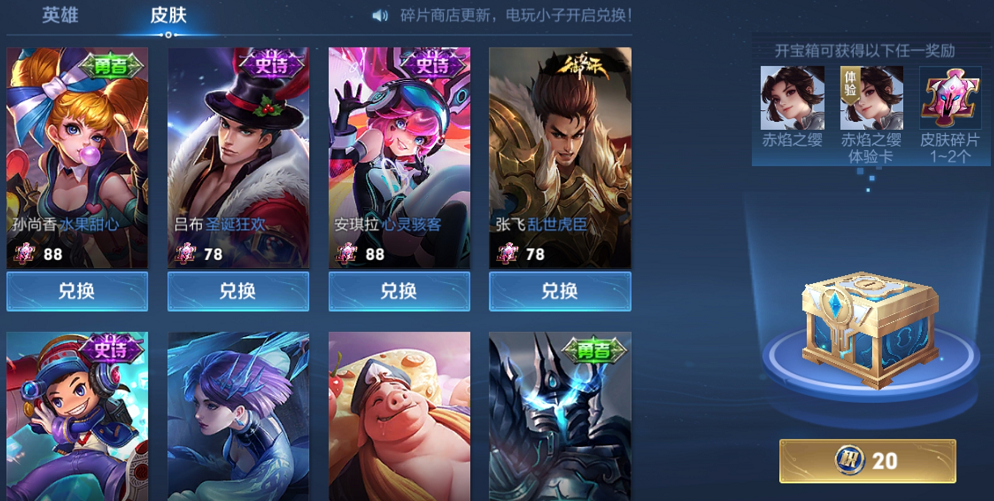Click the speaker announcement icon
Screen dimensions: 994x501
[x=380, y=16]
